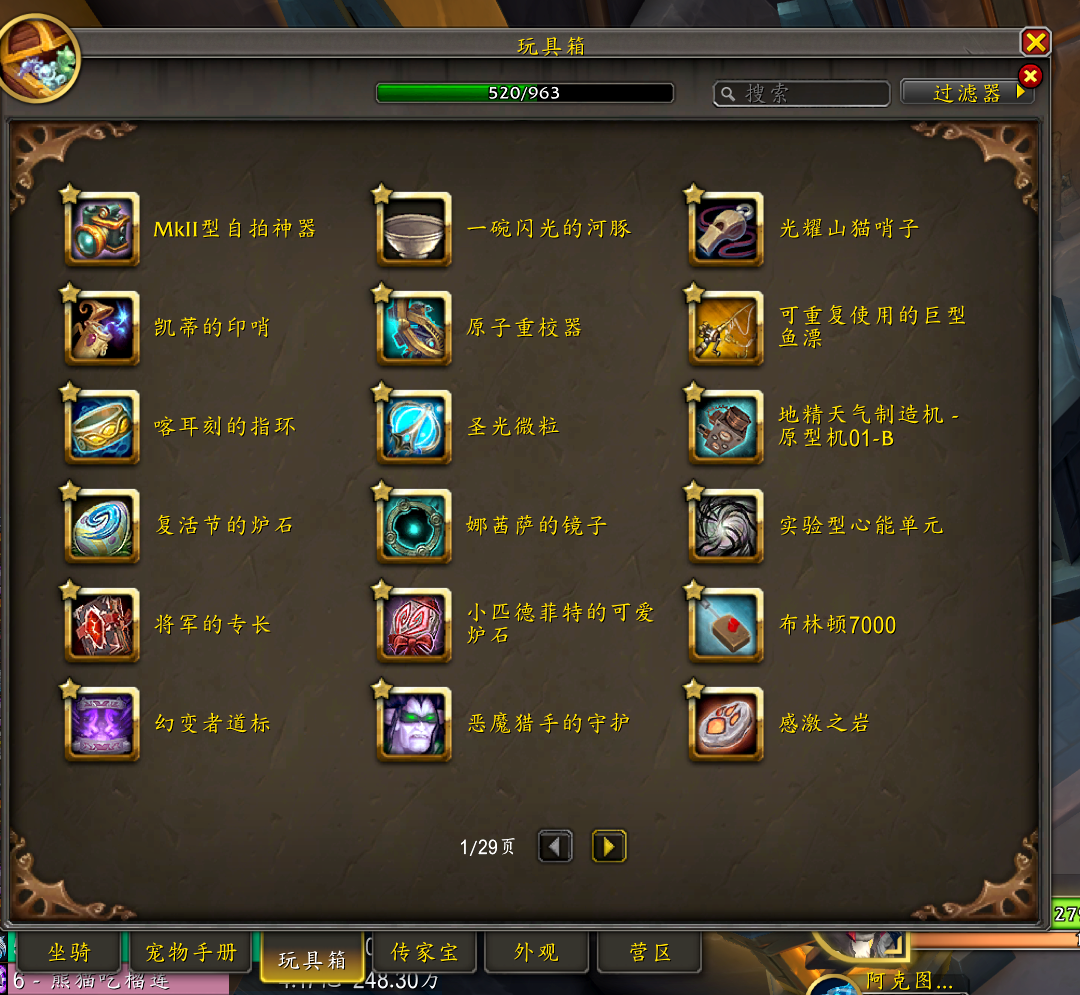Clear the filter with the red X

[1029, 76]
